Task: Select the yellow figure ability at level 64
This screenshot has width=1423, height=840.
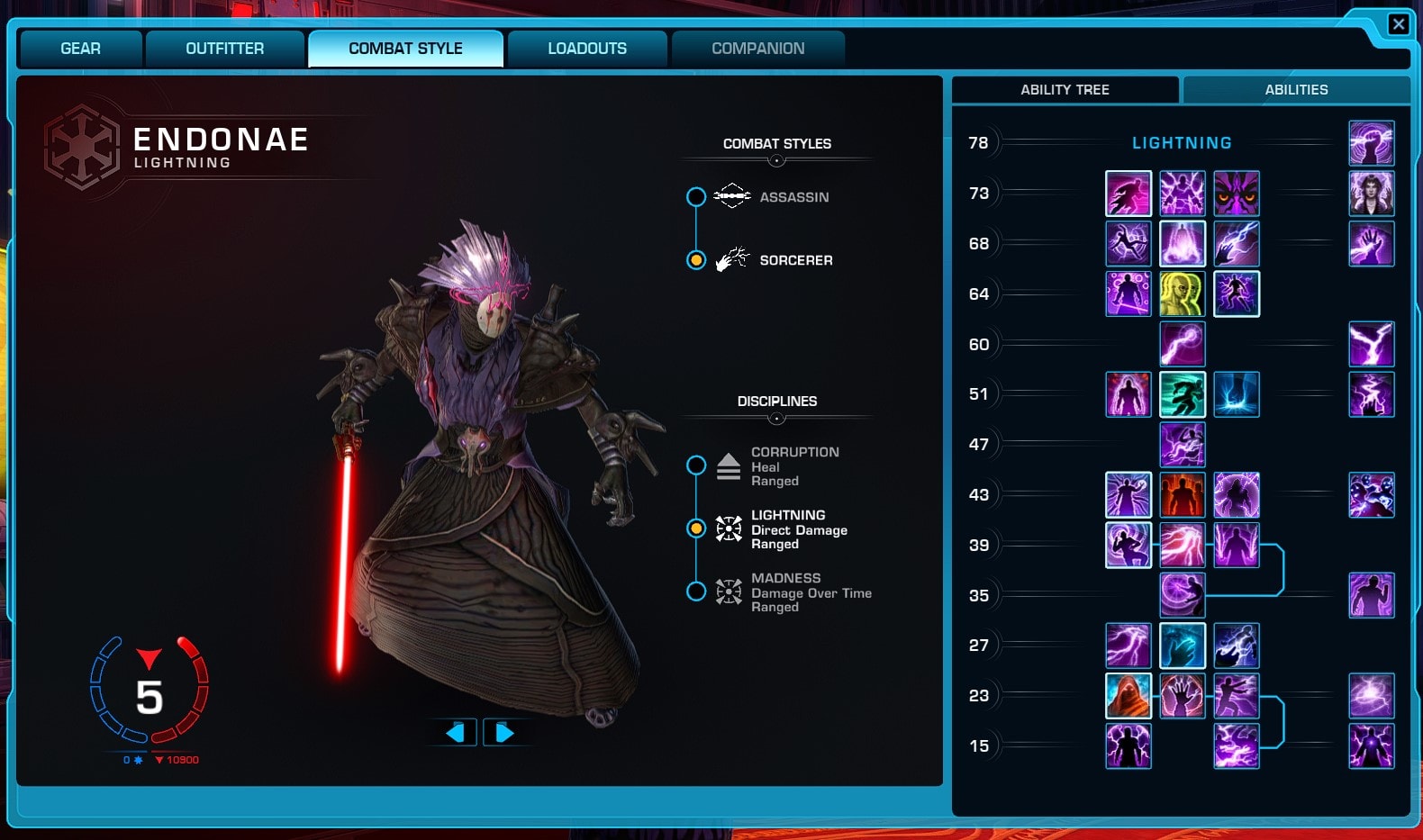Action: (1182, 294)
